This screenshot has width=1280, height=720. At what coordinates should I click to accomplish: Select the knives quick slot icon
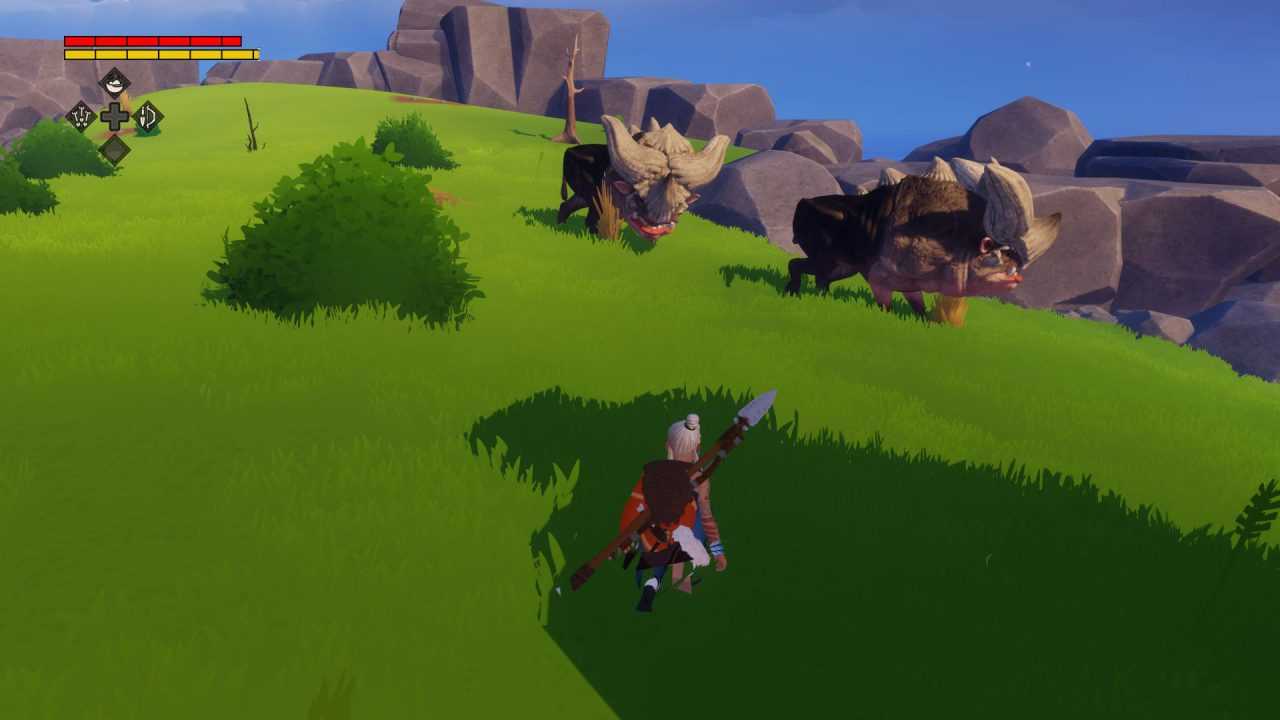coord(81,118)
